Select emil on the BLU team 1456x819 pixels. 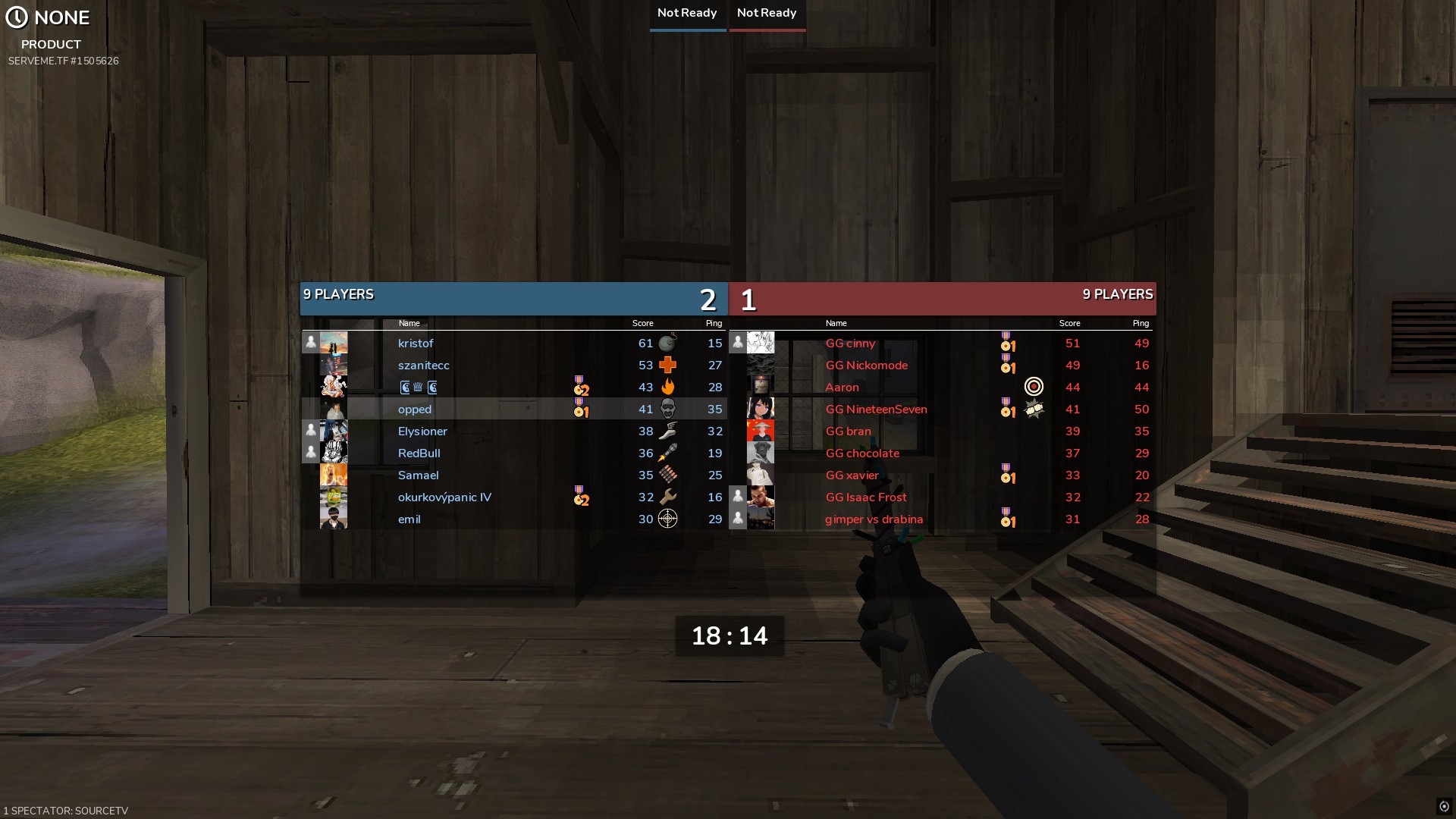(409, 519)
